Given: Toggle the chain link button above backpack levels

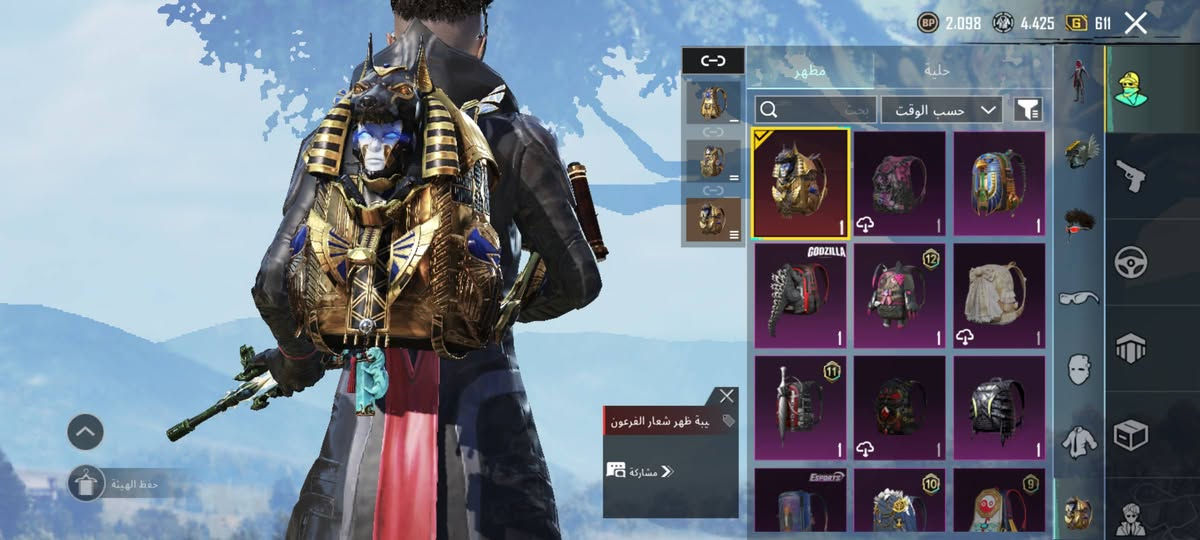Looking at the screenshot, I should (x=713, y=61).
